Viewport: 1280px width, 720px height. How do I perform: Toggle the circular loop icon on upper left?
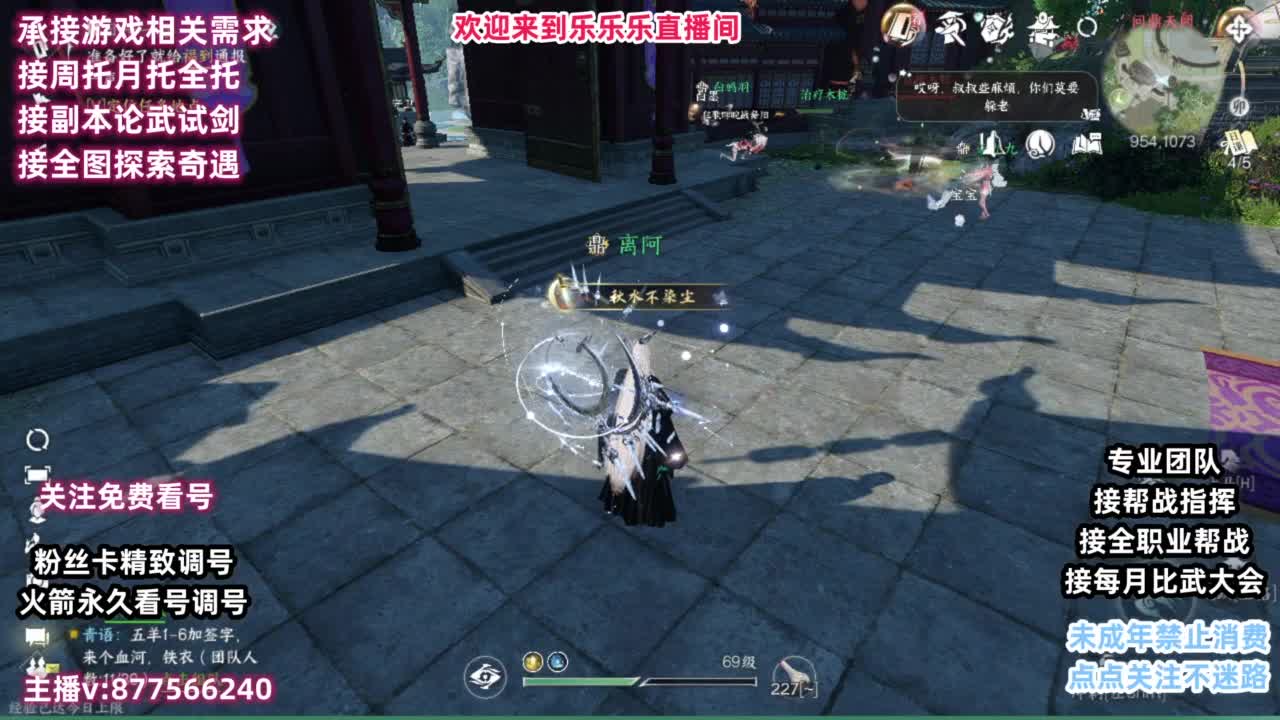[36, 442]
